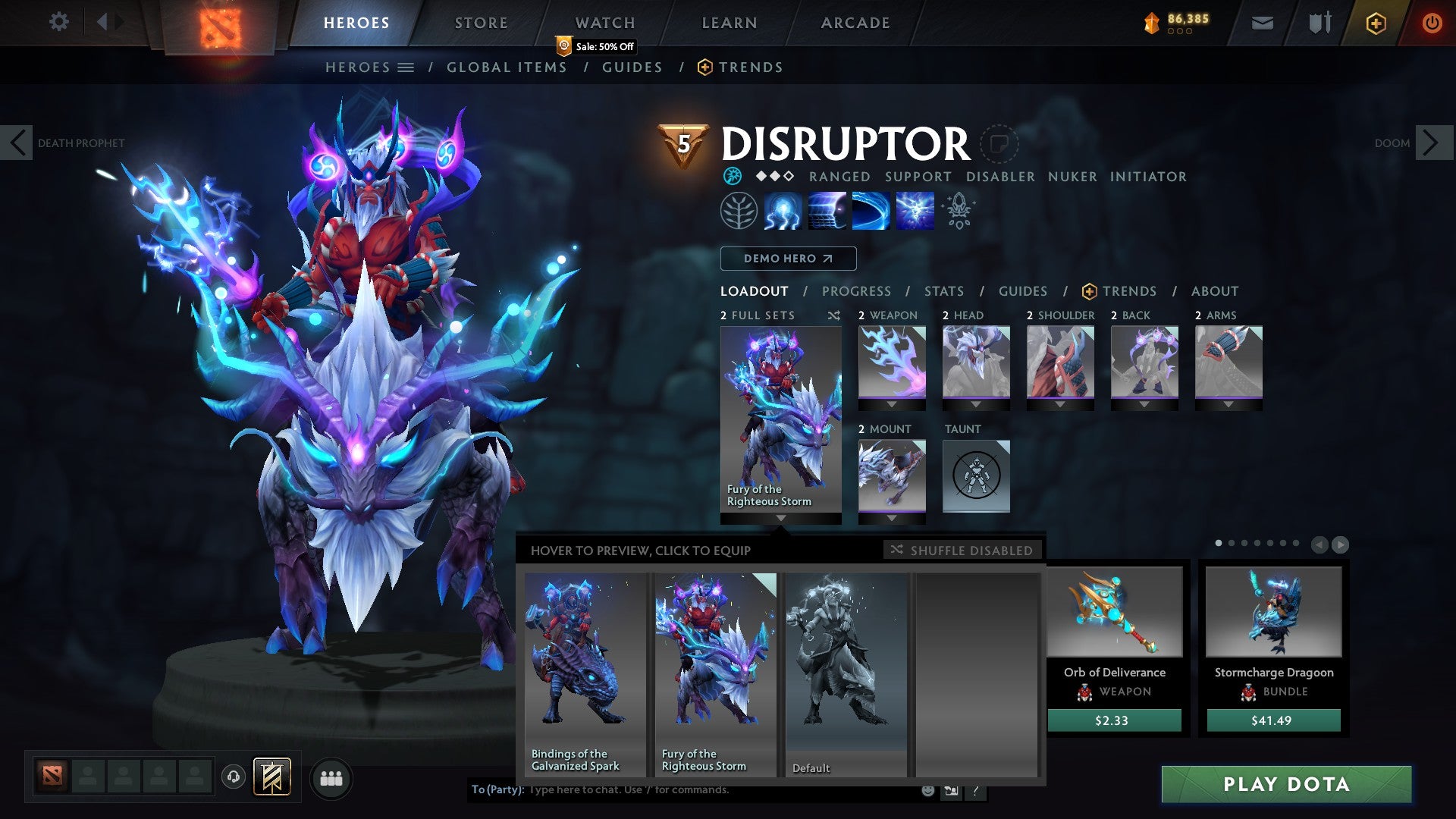View the Aghanim's Scepter upgrade icon
The image size is (1456, 819).
click(x=957, y=211)
